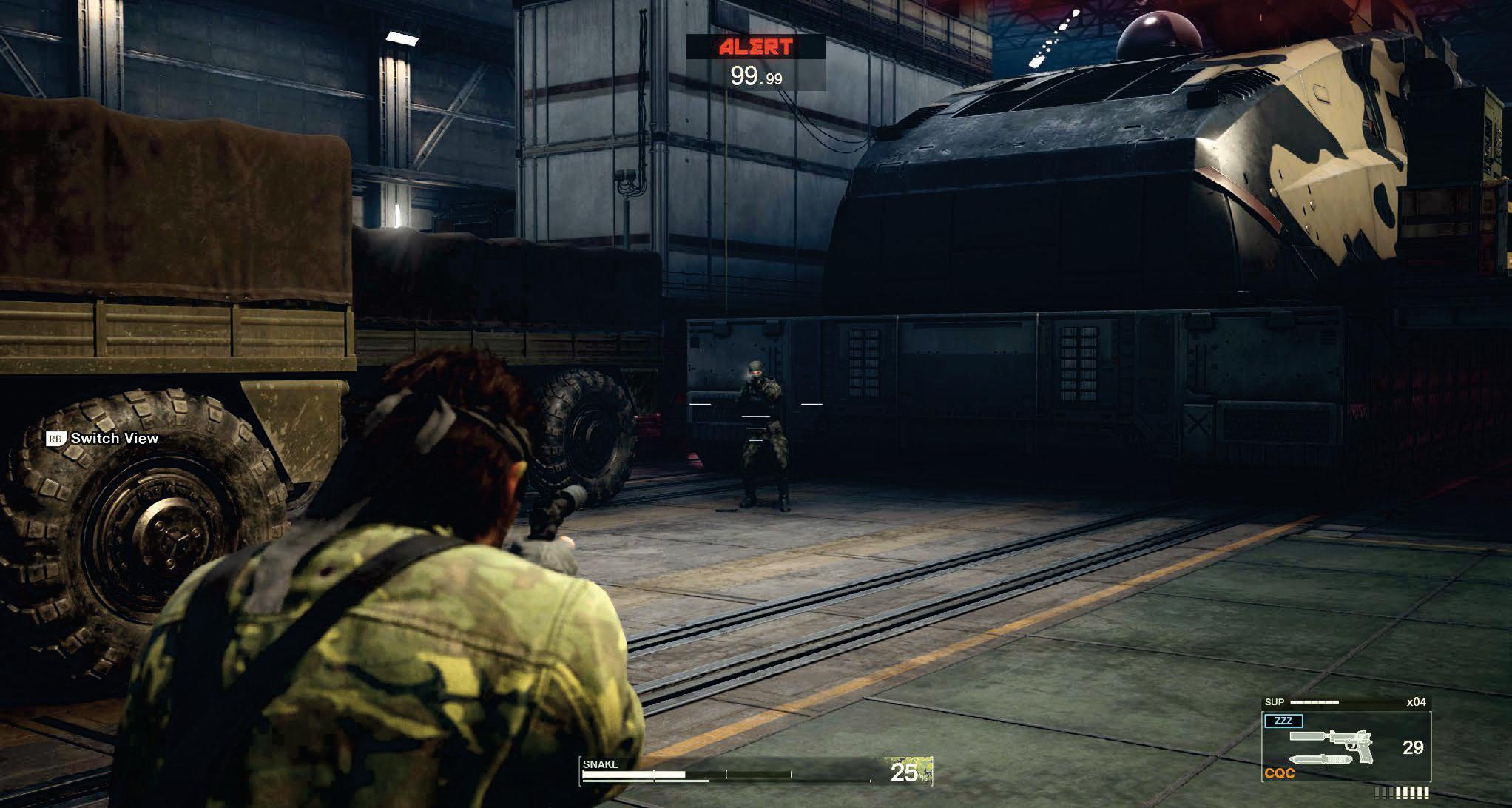Click the ZZZ sleep ammo tag

point(1282,721)
